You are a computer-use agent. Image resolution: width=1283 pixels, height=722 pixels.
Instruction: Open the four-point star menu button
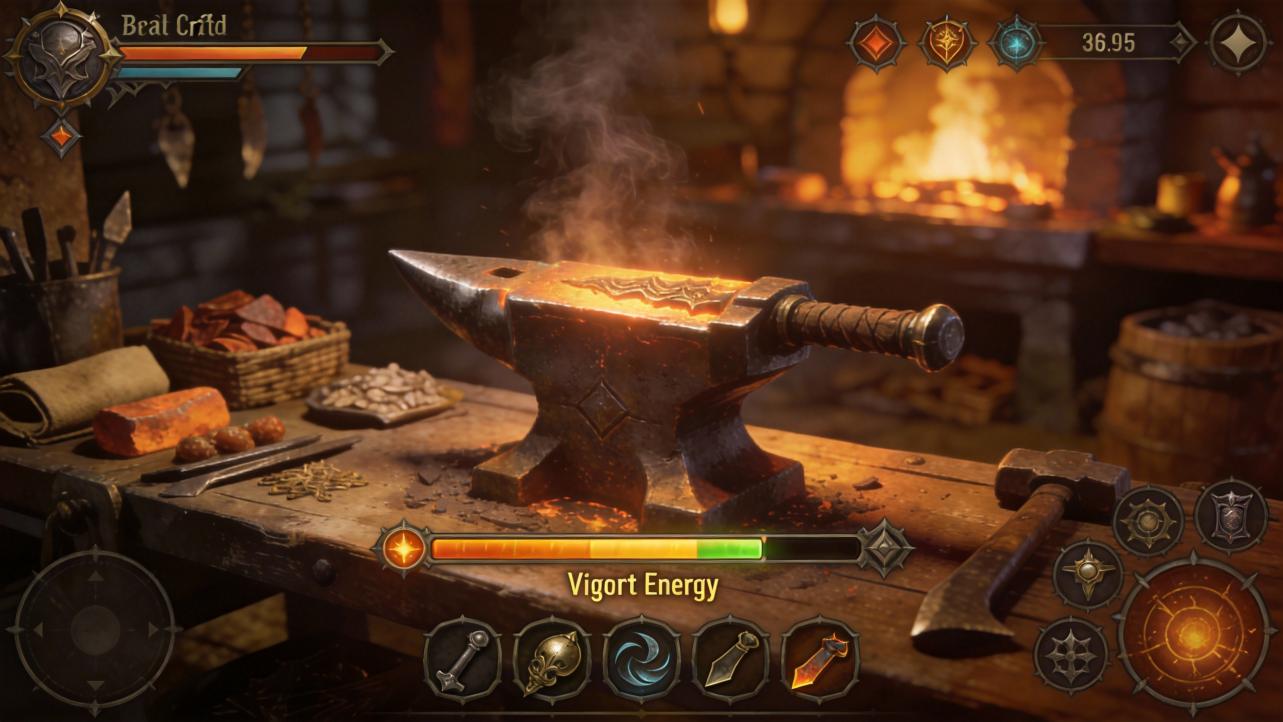point(1238,43)
